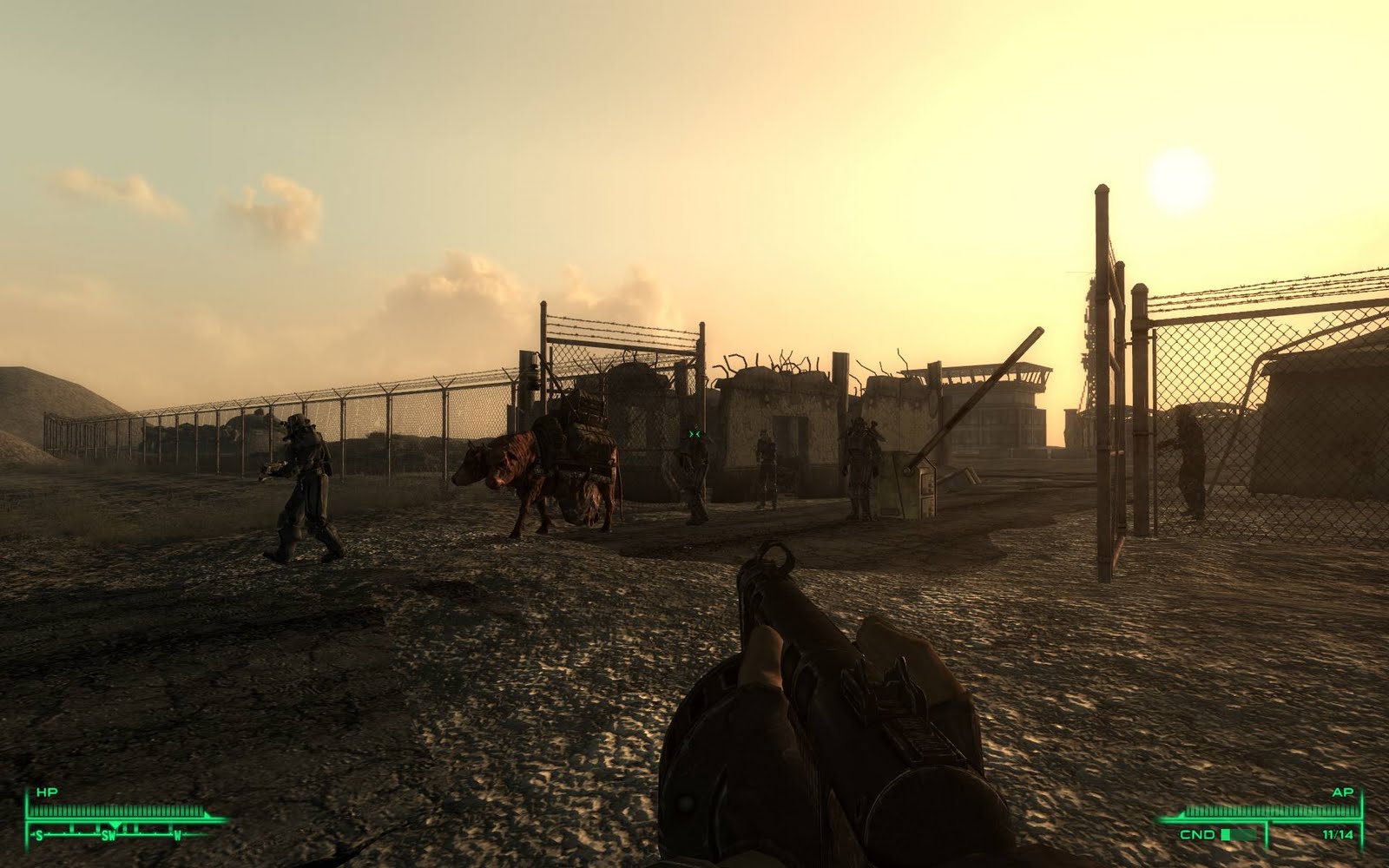Select the ammo counter showing 11/14
Viewport: 1389px width, 868px height.
1338,833
